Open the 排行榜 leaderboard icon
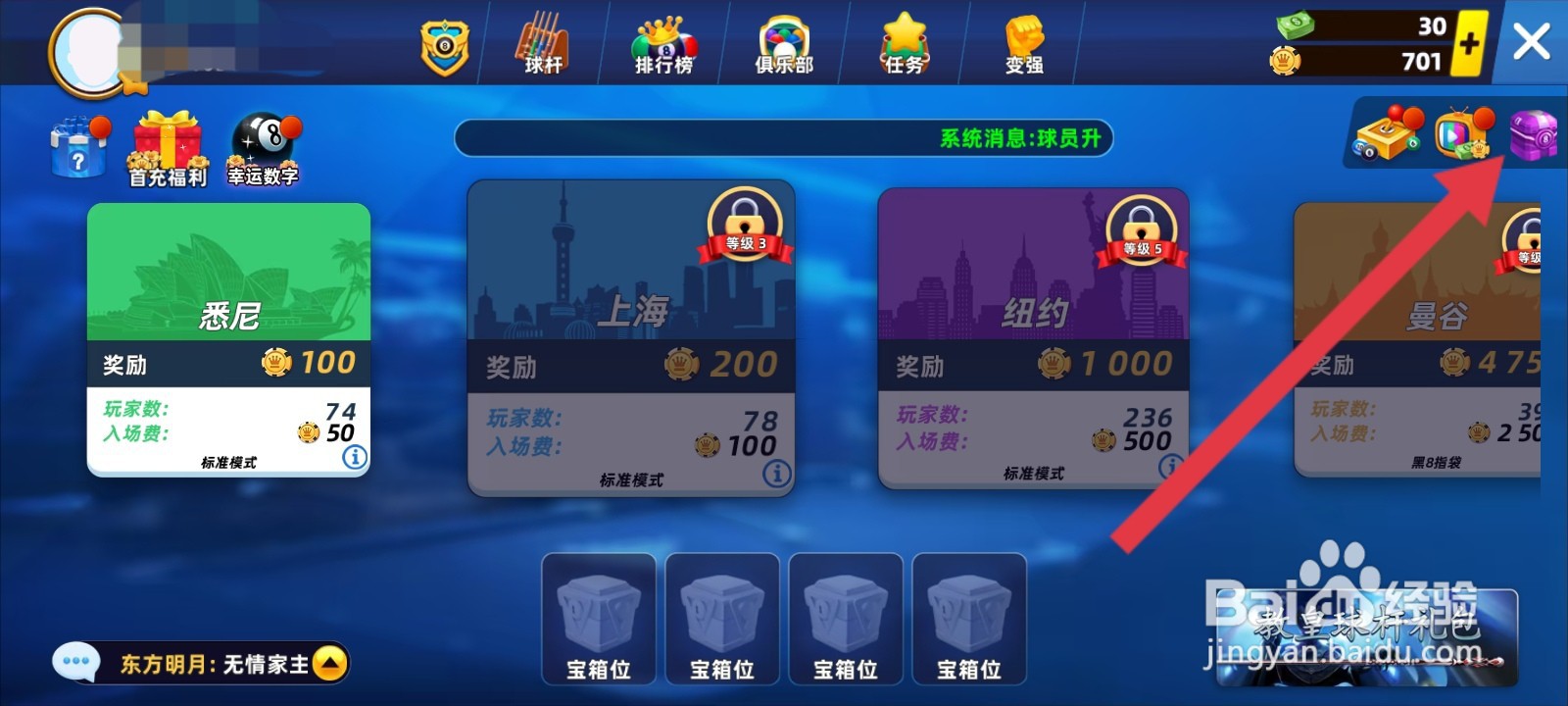The width and height of the screenshot is (1568, 706). click(x=664, y=42)
